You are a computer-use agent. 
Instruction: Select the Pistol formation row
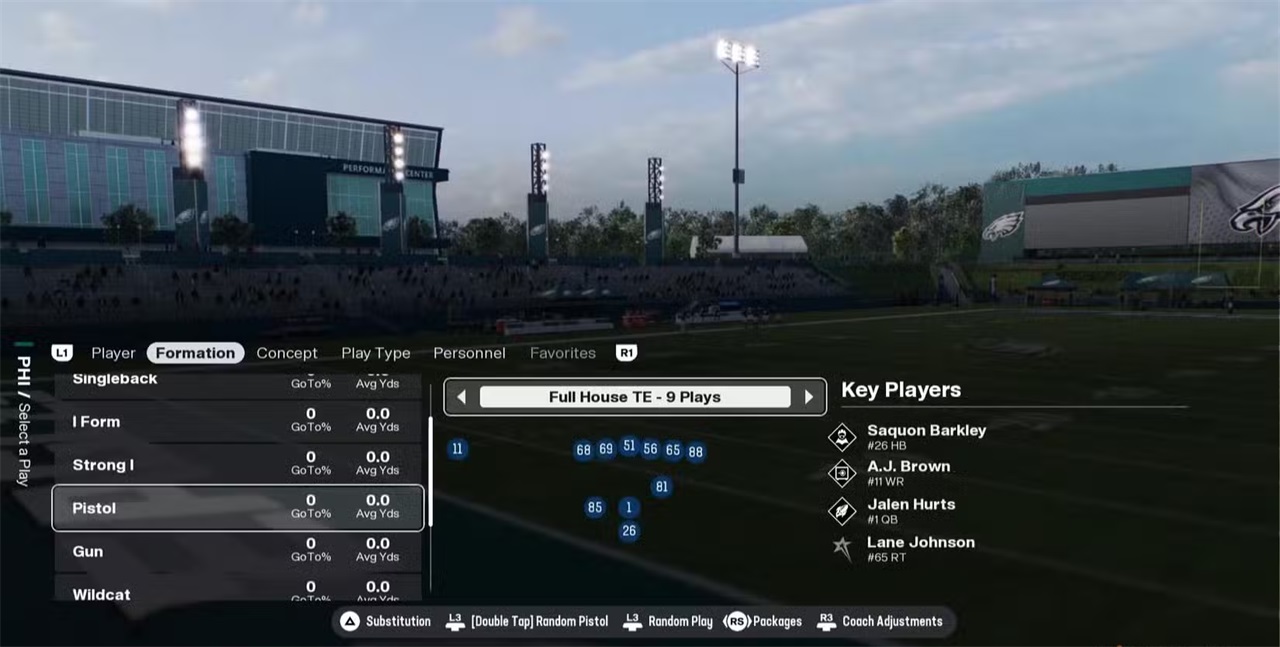[237, 508]
